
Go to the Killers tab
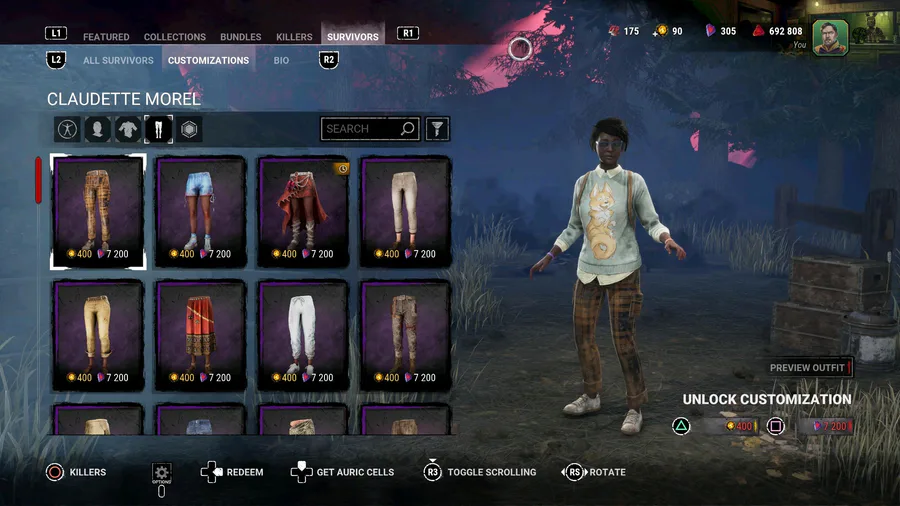294,37
